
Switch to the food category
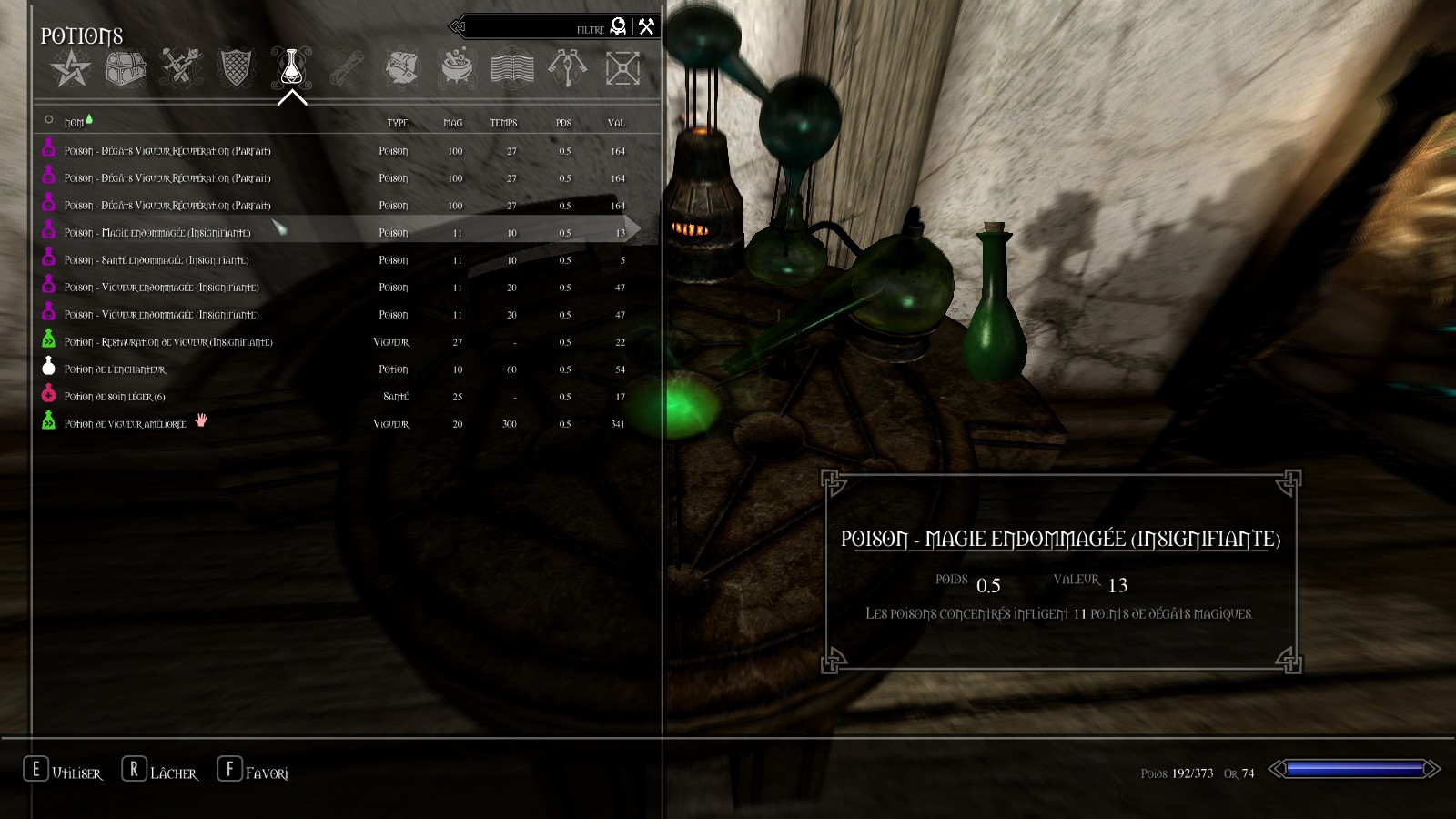pyautogui.click(x=401, y=68)
